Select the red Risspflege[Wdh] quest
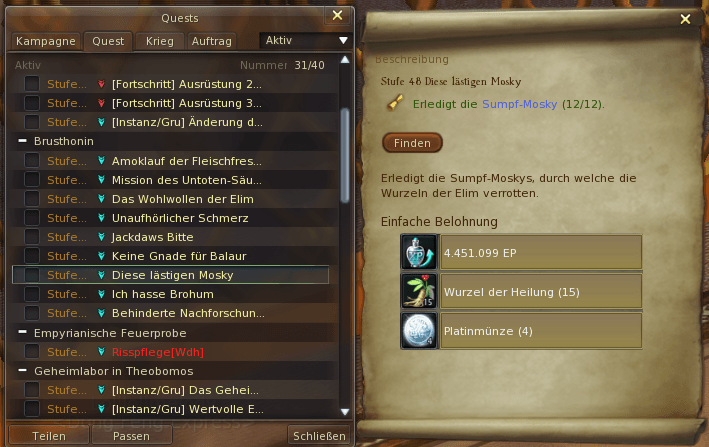This screenshot has height=447, width=709. click(158, 351)
